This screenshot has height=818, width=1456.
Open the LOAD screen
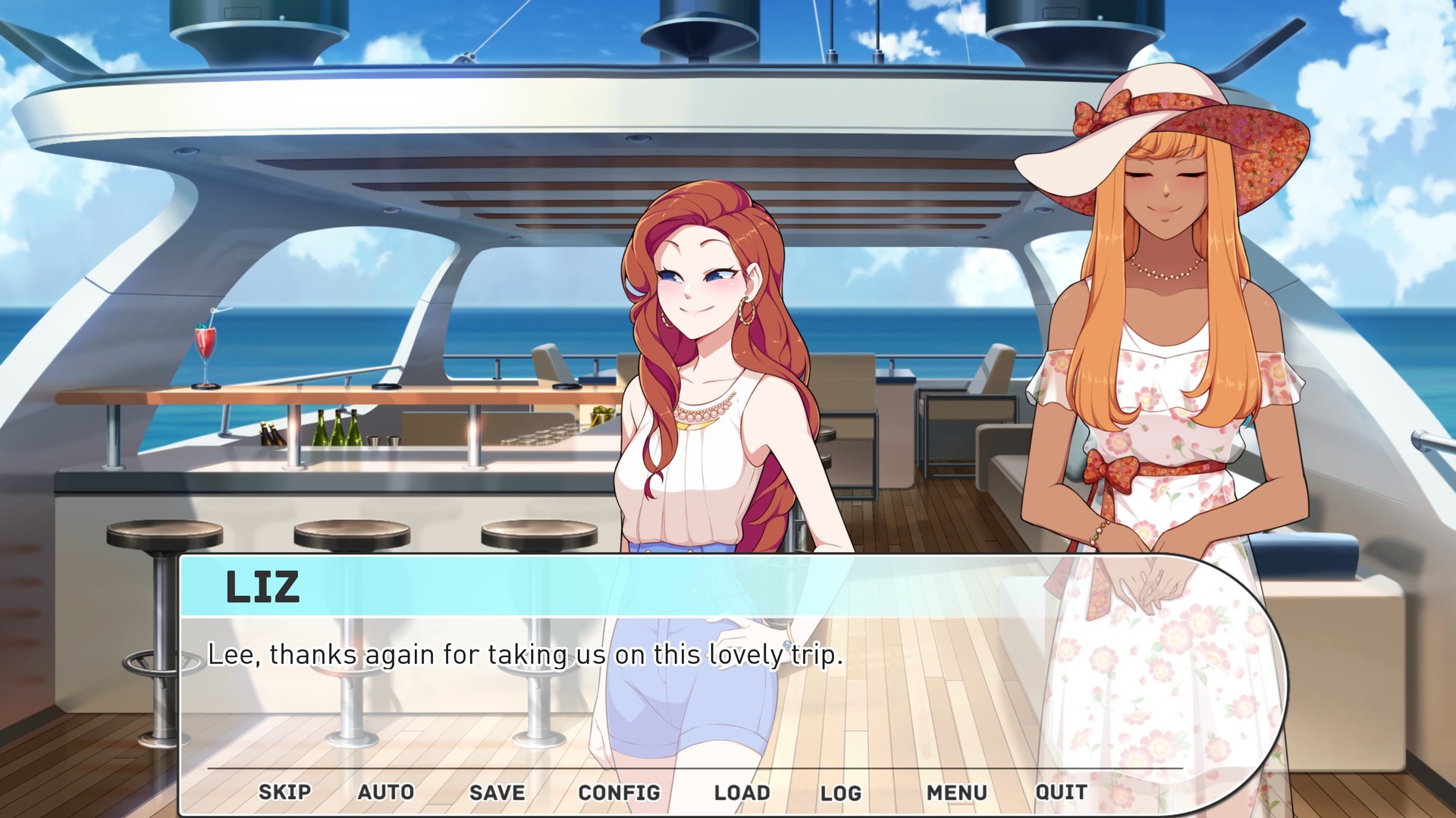point(740,791)
